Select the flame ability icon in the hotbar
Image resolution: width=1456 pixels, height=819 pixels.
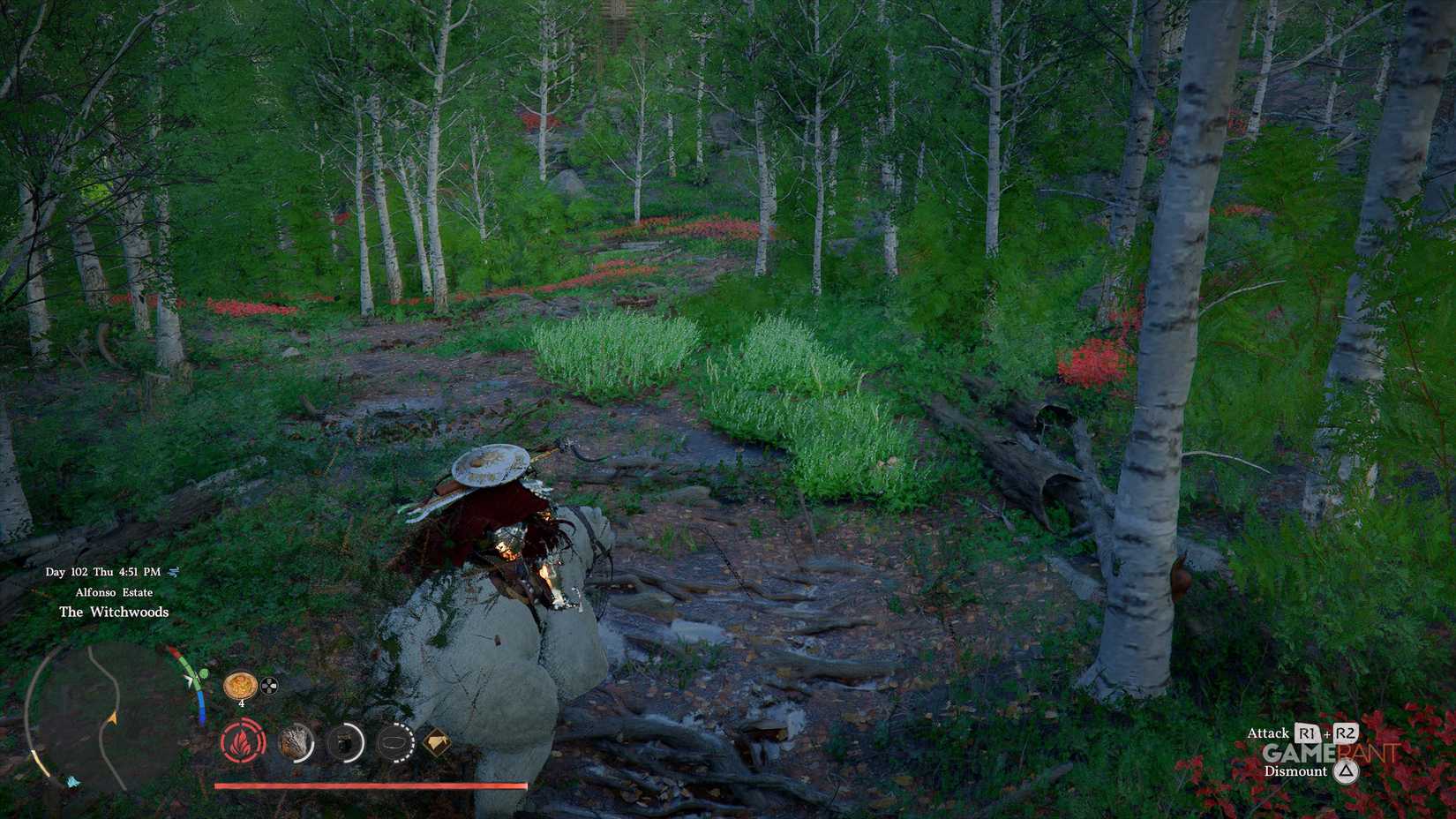pyautogui.click(x=243, y=744)
